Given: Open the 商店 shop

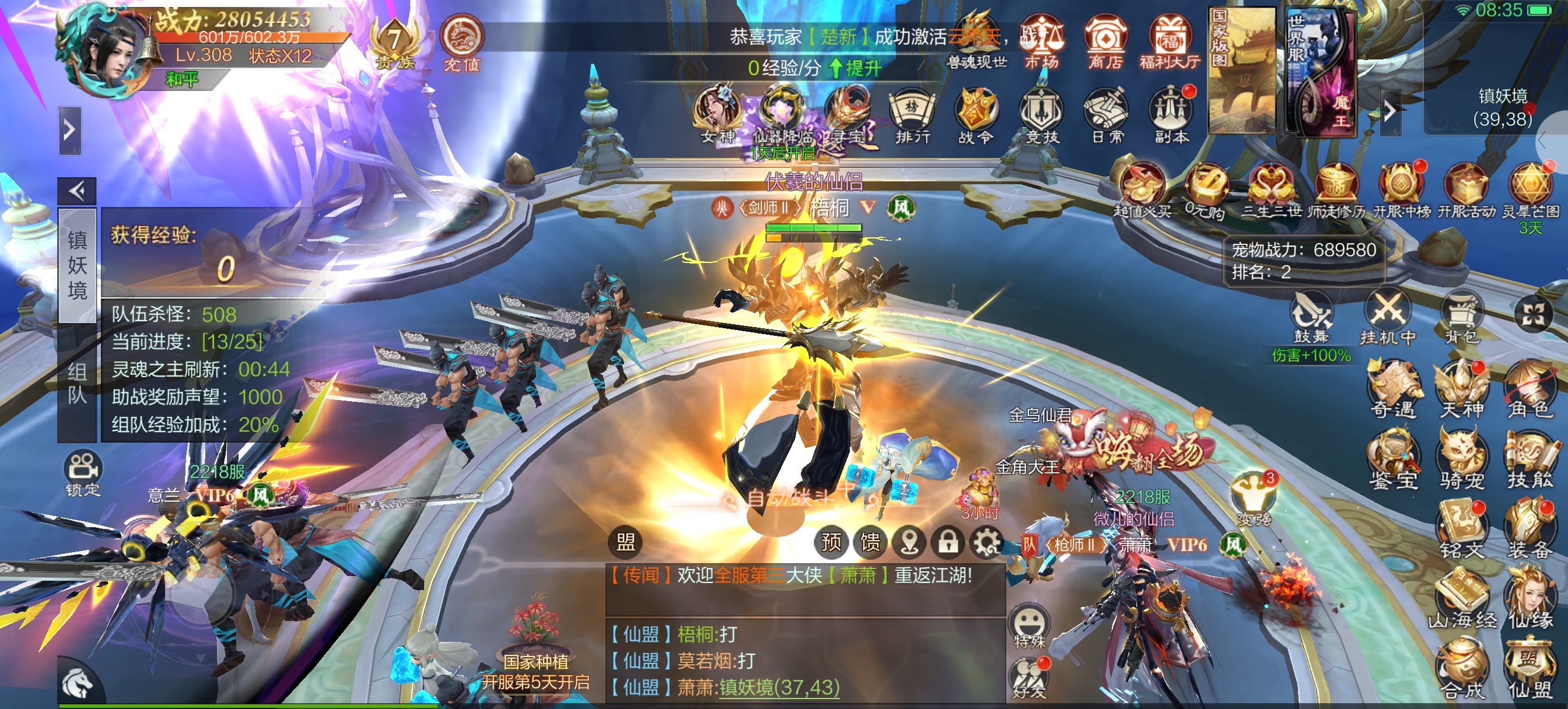Looking at the screenshot, I should (x=1104, y=41).
